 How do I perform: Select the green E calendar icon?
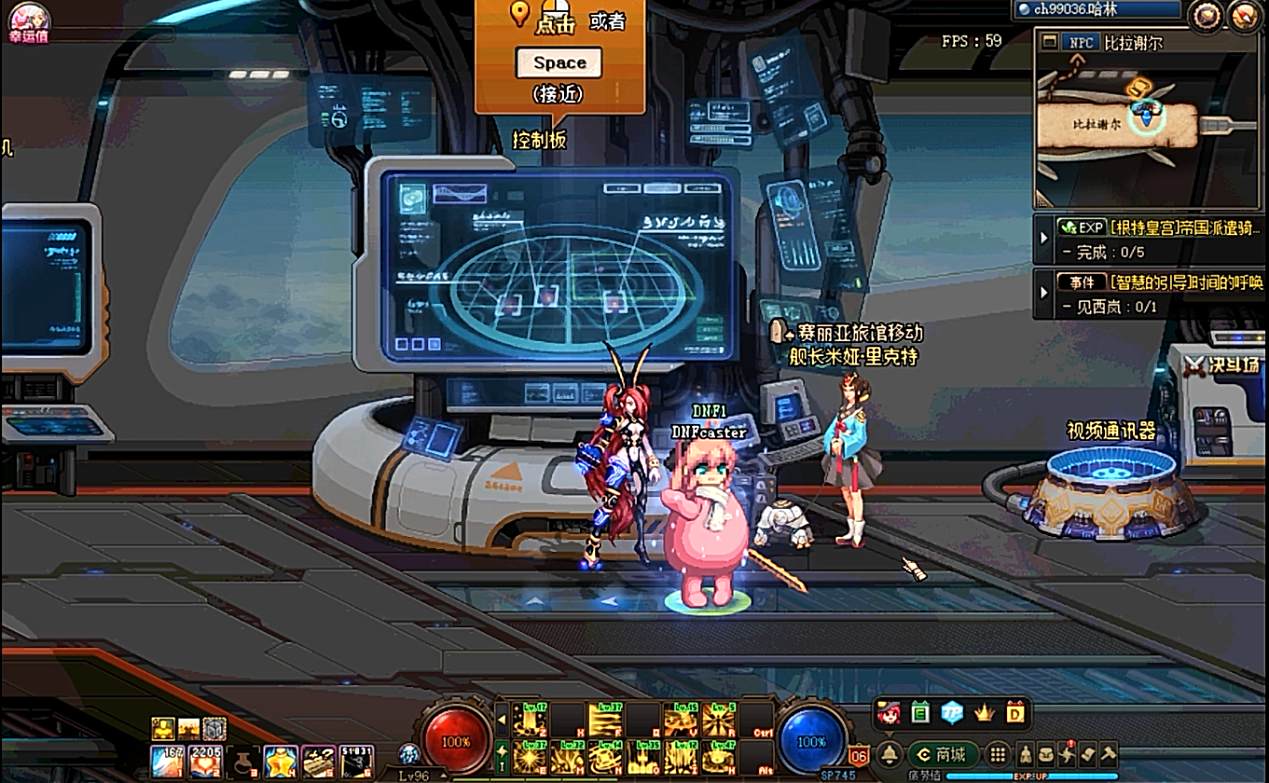tap(920, 713)
